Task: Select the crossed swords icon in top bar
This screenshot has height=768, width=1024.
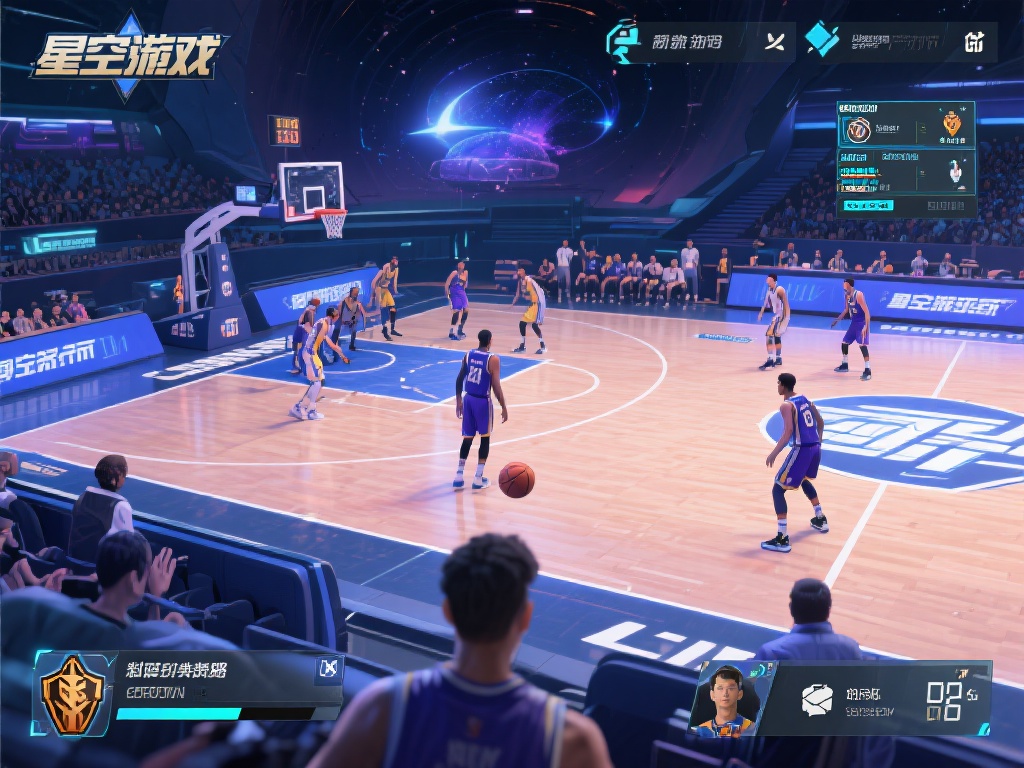Action: pyautogui.click(x=774, y=42)
